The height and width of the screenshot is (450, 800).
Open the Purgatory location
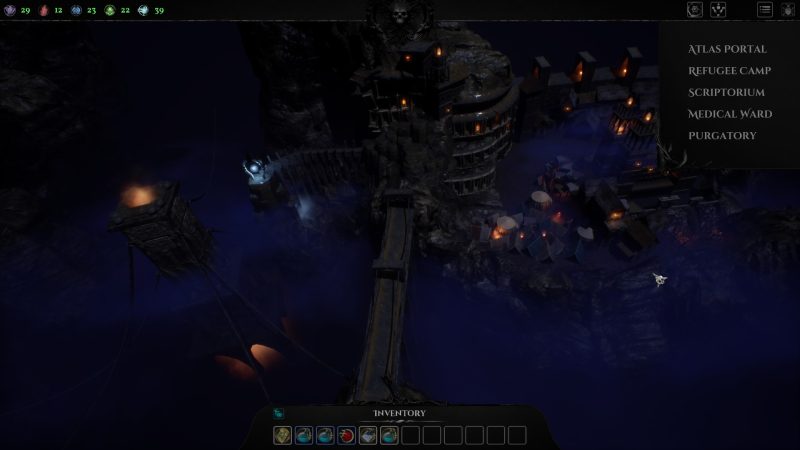[x=722, y=136]
